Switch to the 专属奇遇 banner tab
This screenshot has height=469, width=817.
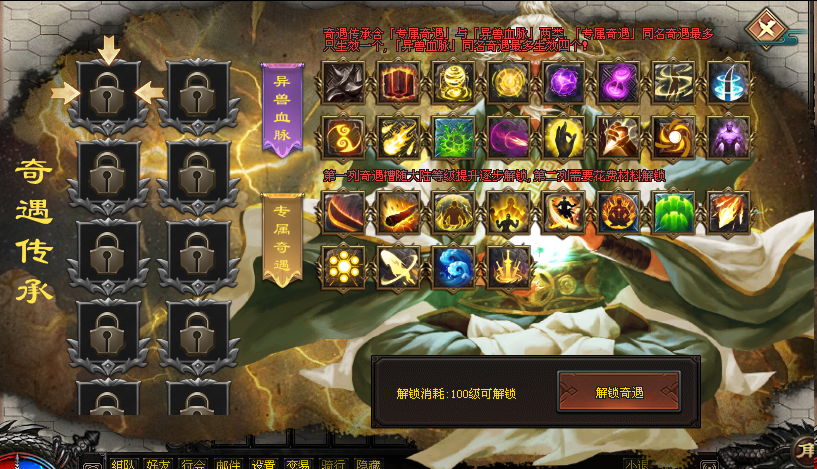coord(281,240)
